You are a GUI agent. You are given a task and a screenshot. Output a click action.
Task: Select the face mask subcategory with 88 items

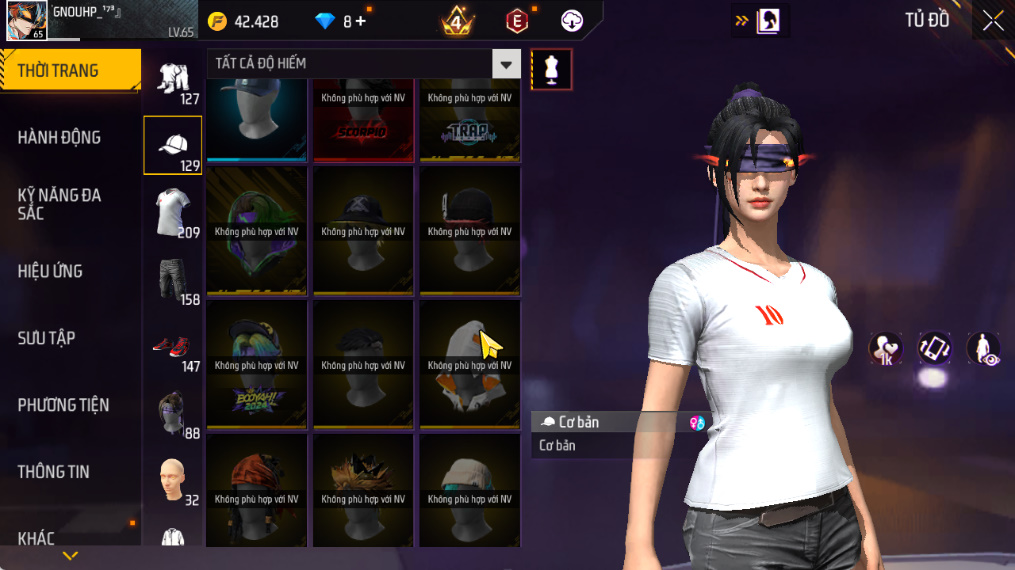173,413
